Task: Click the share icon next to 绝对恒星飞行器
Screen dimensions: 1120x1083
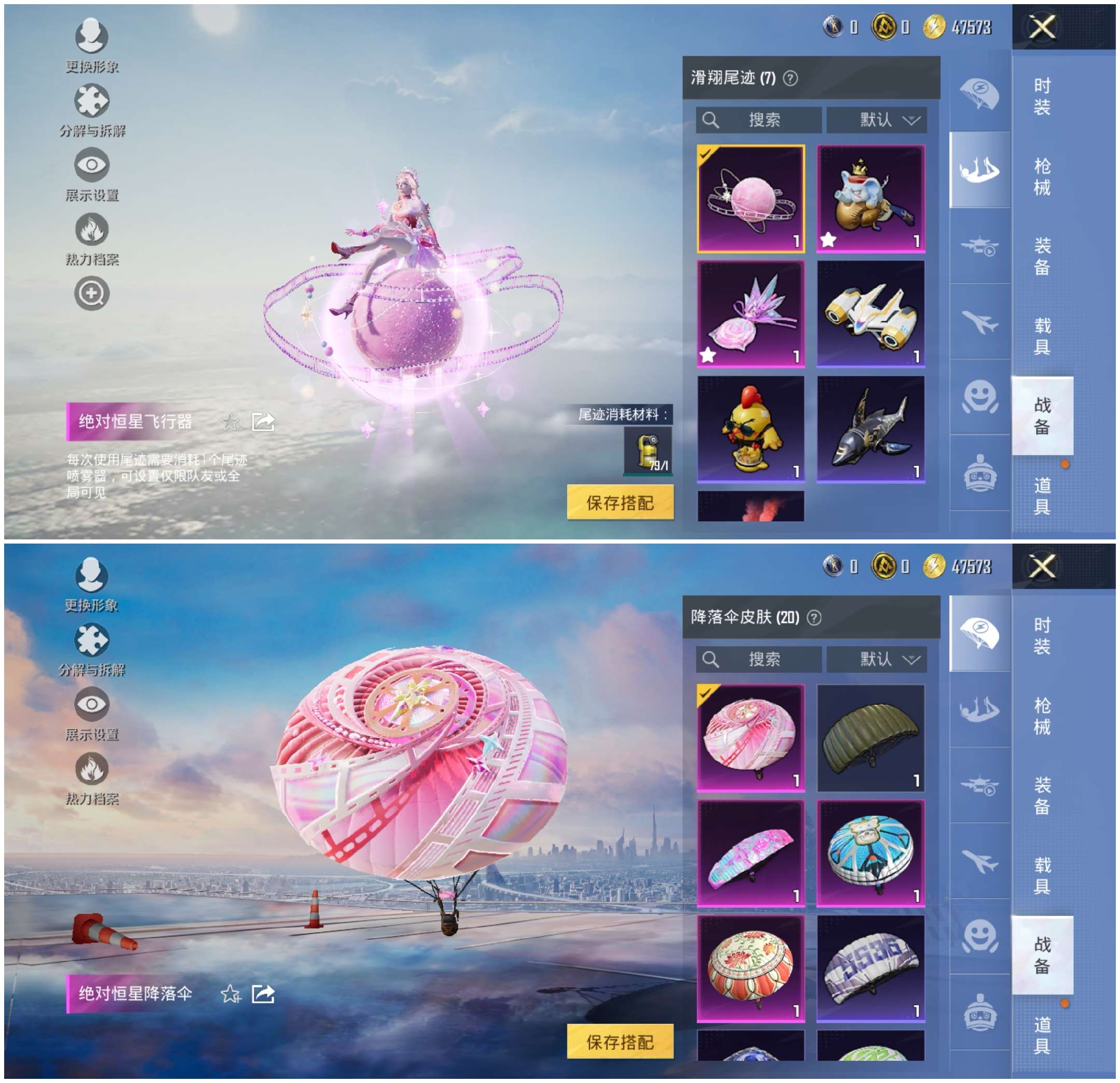Action: point(263,421)
